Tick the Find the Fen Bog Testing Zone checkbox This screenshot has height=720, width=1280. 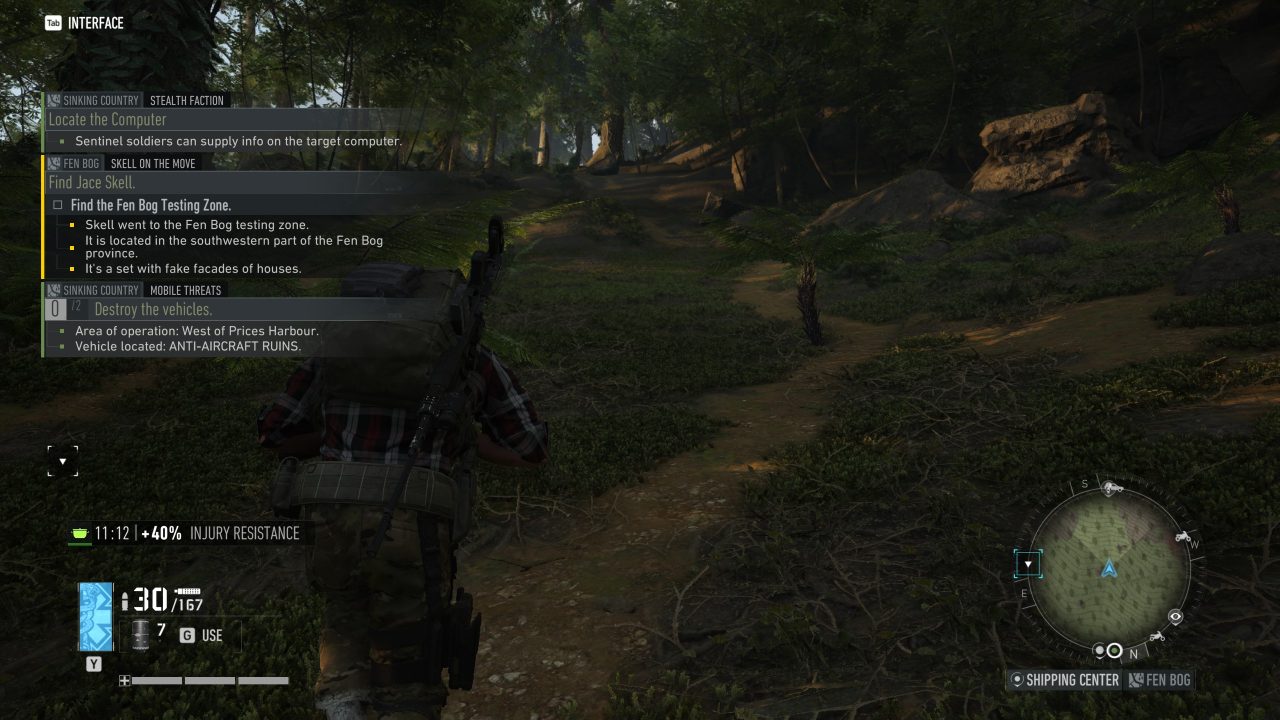click(x=58, y=205)
